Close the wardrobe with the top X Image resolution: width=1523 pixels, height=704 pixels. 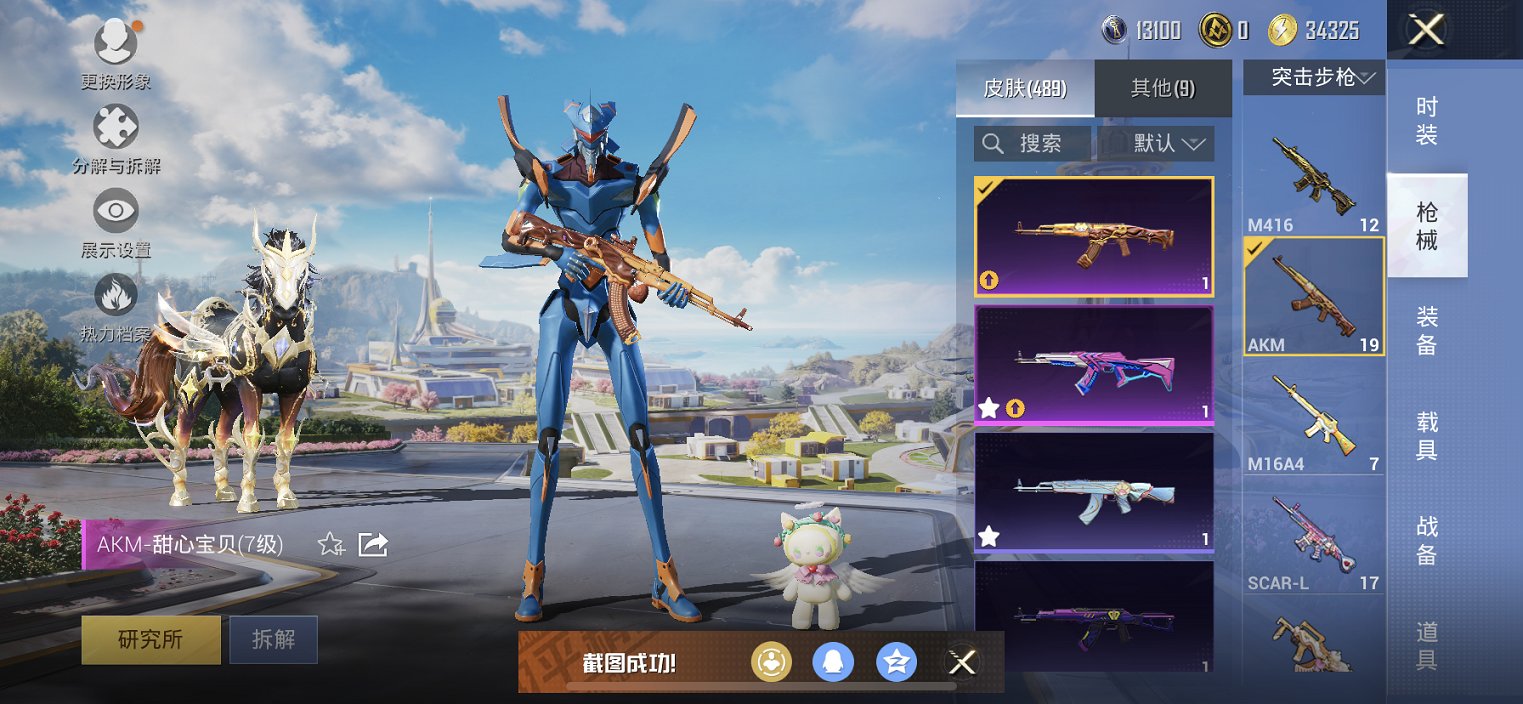click(x=1425, y=30)
